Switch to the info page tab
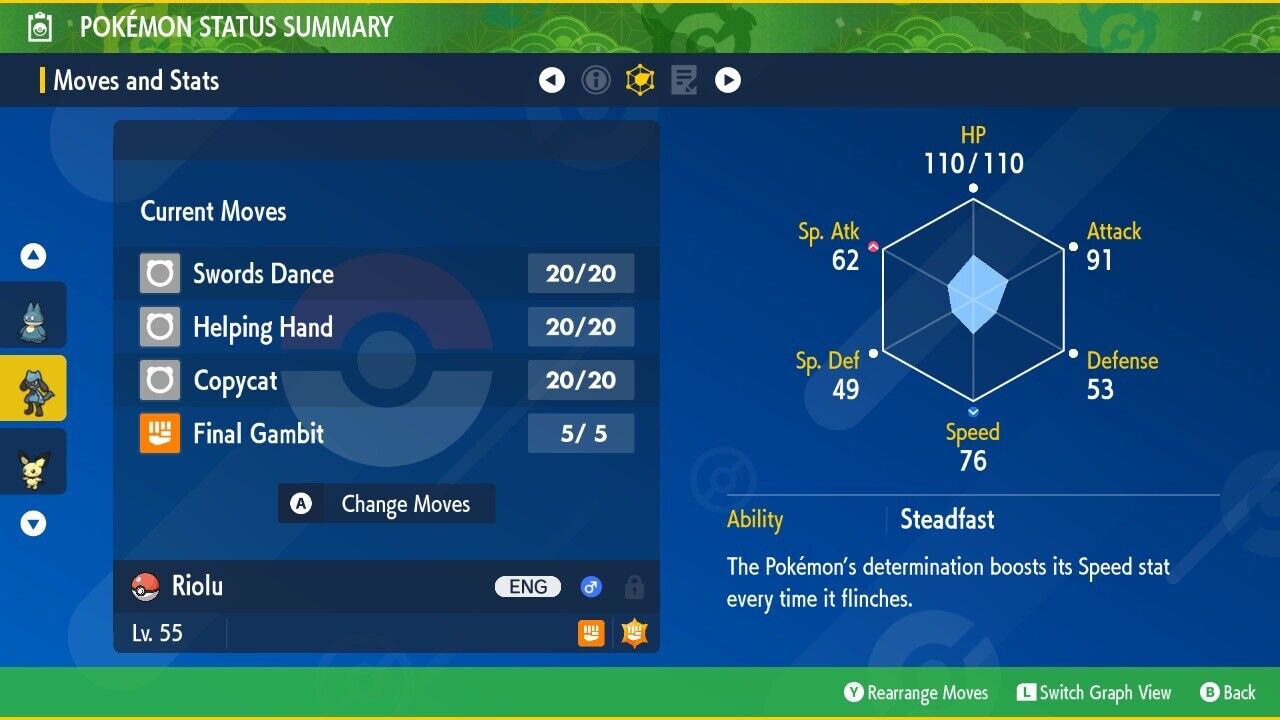The image size is (1280, 720). click(596, 80)
